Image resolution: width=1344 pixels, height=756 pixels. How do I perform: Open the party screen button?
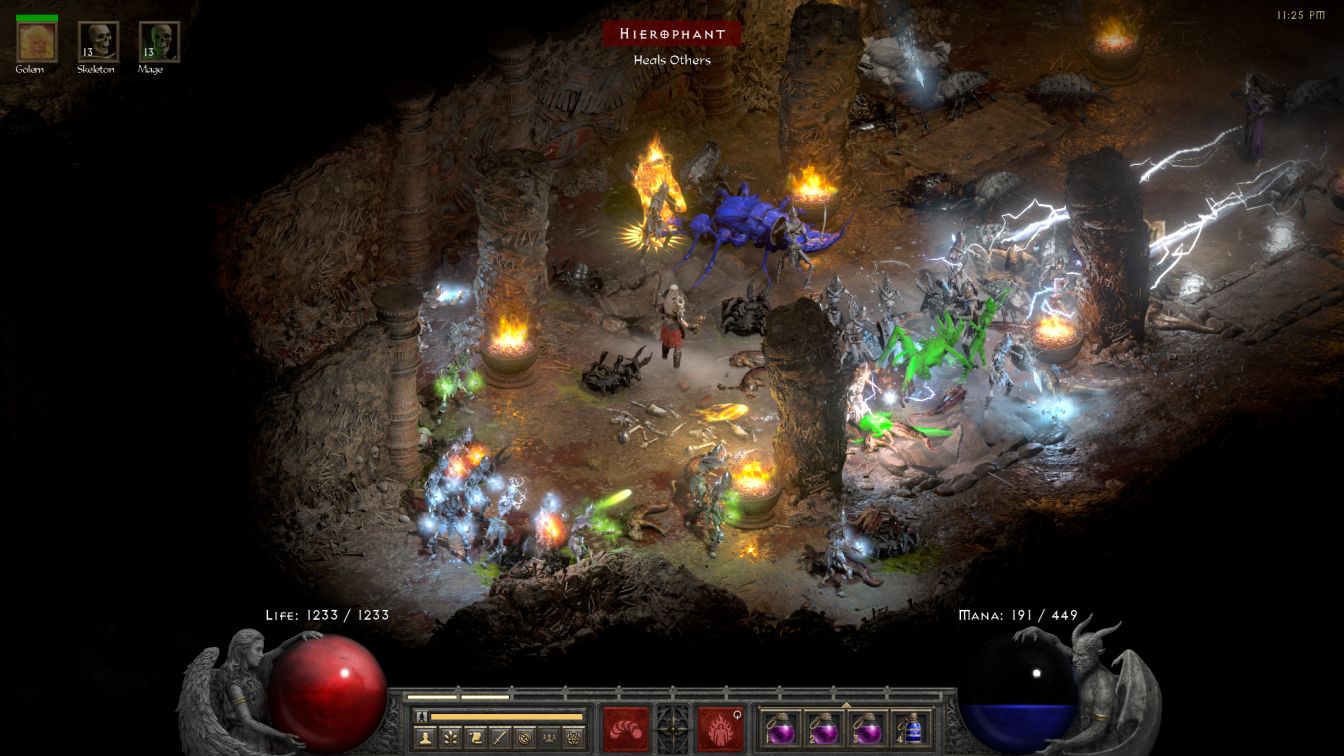(x=549, y=738)
